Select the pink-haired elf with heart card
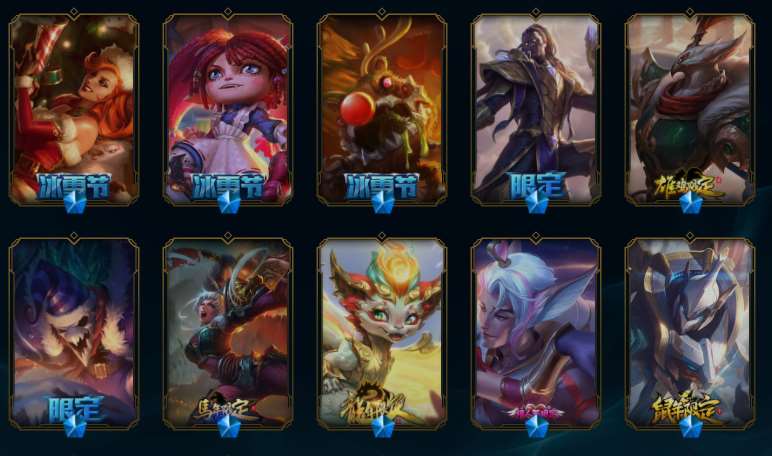 (x=536, y=334)
